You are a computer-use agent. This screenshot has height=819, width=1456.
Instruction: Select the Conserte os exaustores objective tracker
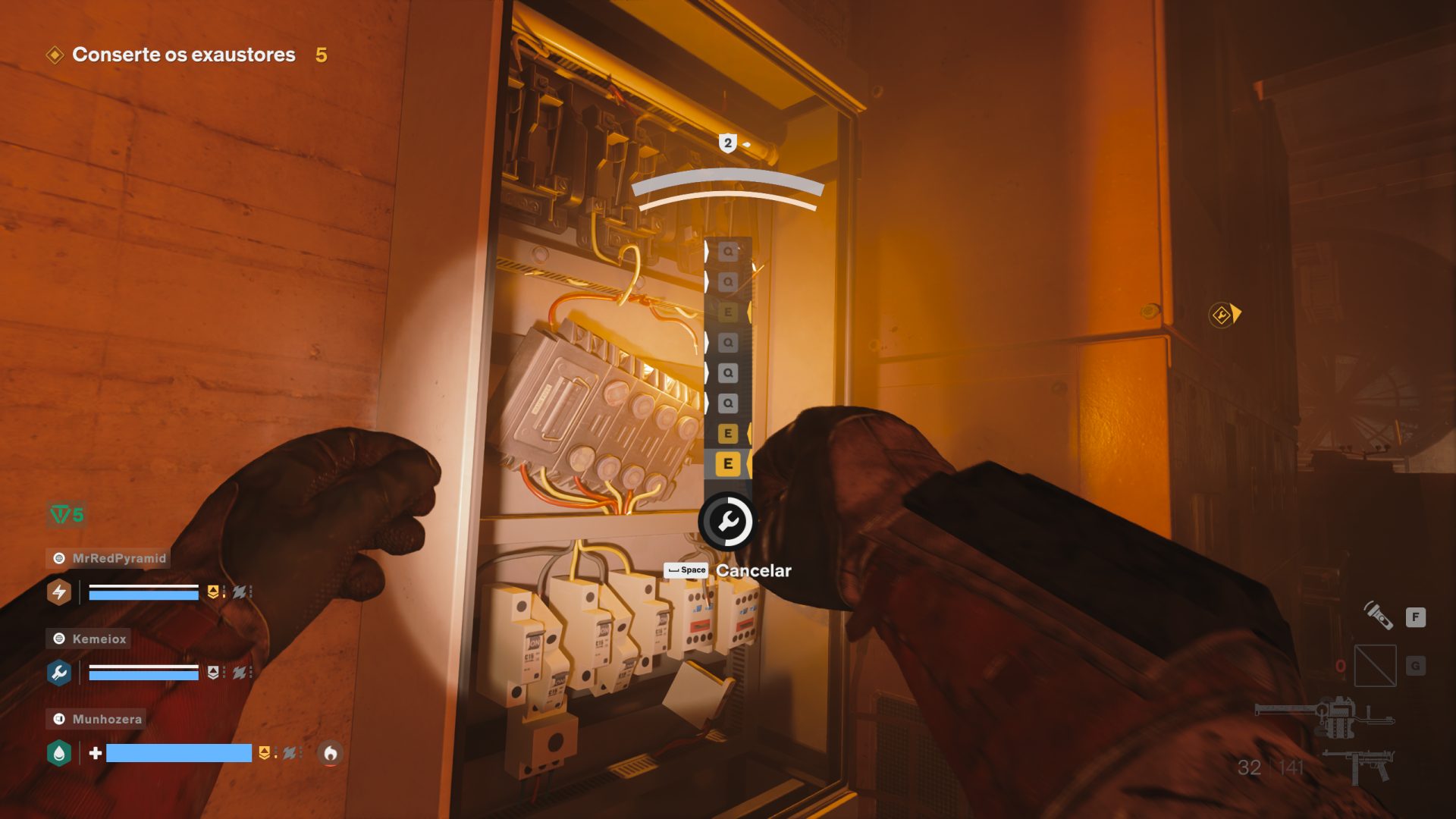183,55
